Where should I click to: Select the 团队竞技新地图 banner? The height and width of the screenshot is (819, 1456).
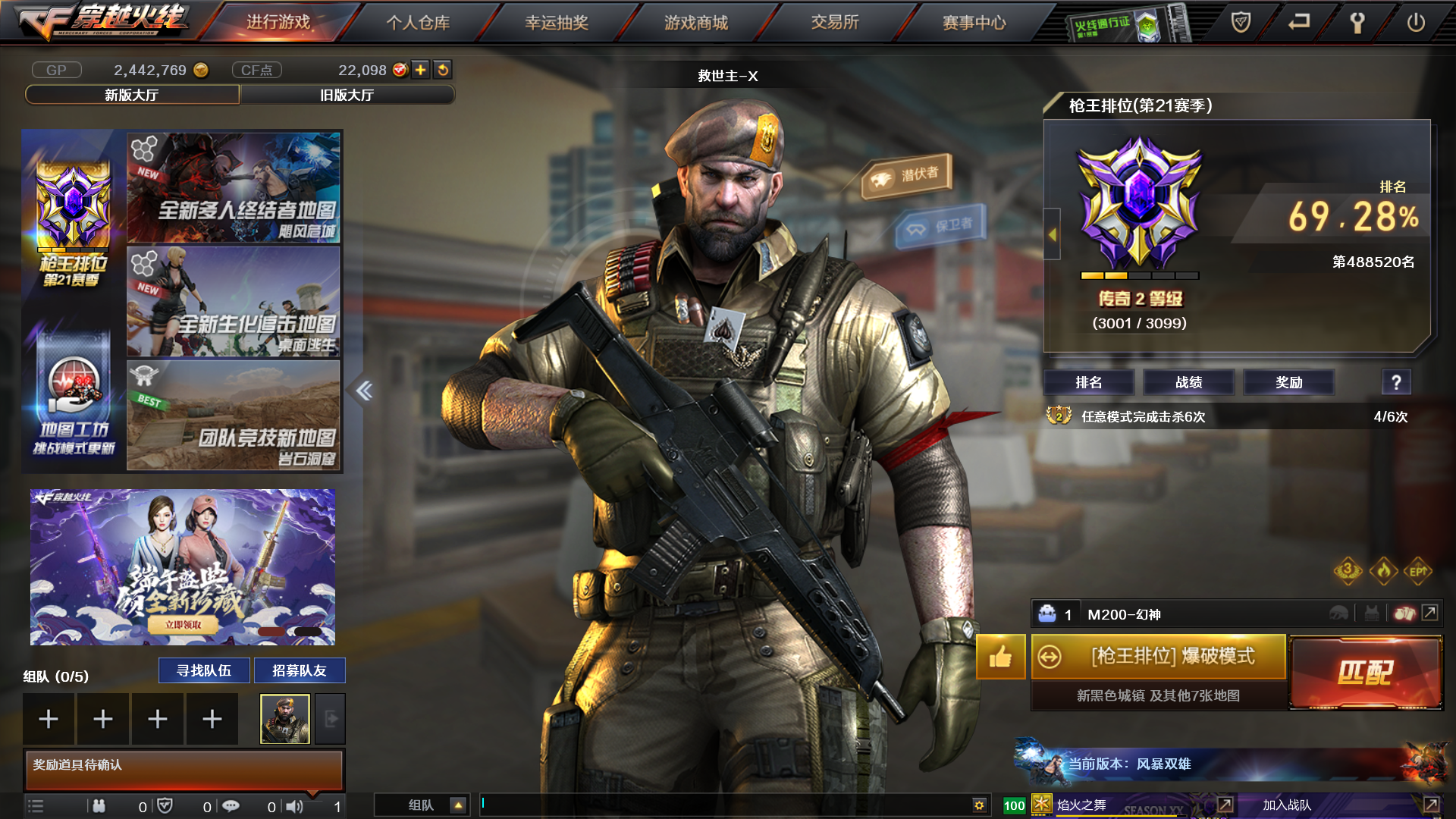[x=234, y=416]
